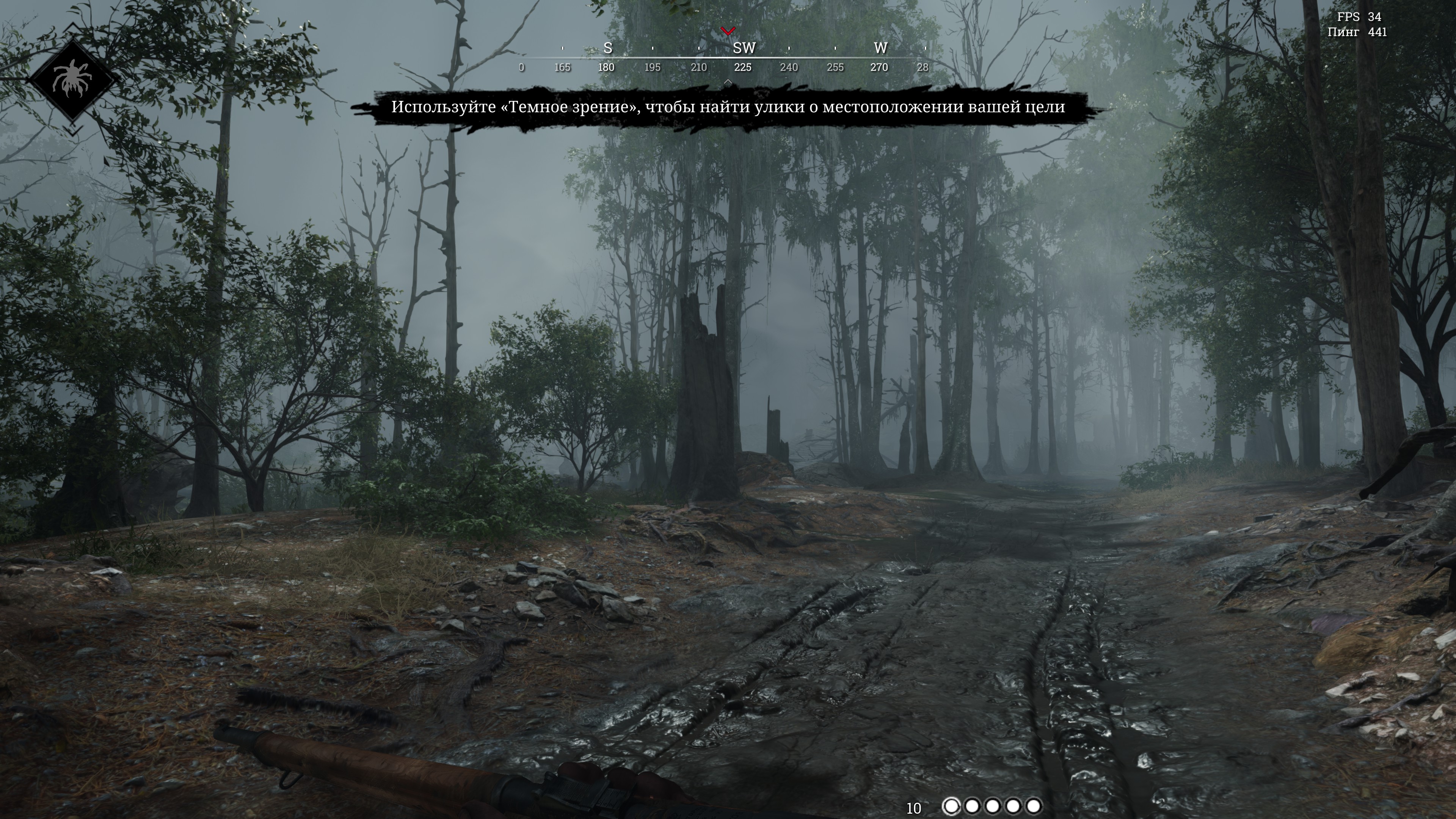This screenshot has height=819, width=1456.
Task: Click the spider bounty target icon
Action: pos(72,79)
